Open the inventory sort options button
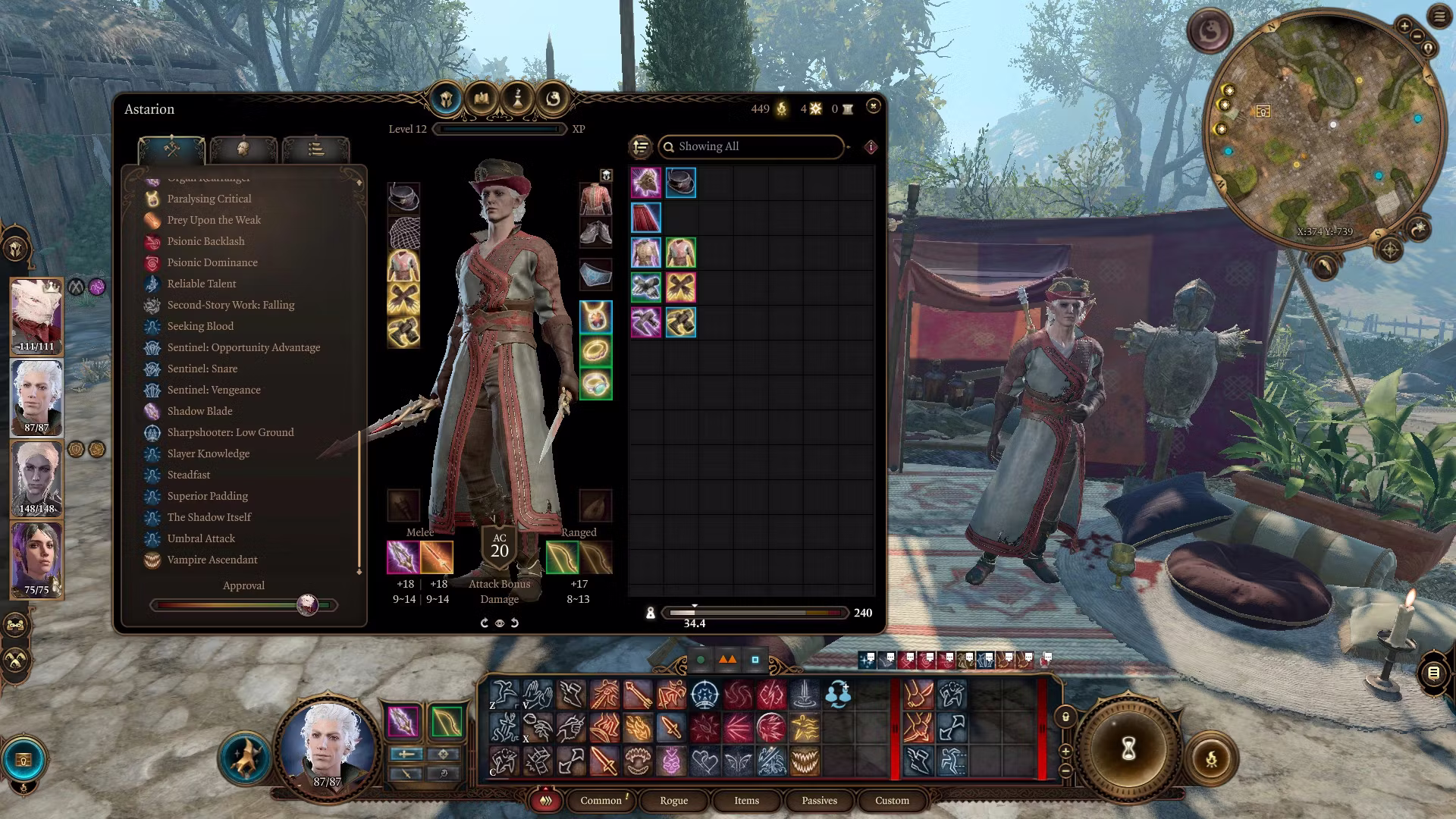 point(641,146)
